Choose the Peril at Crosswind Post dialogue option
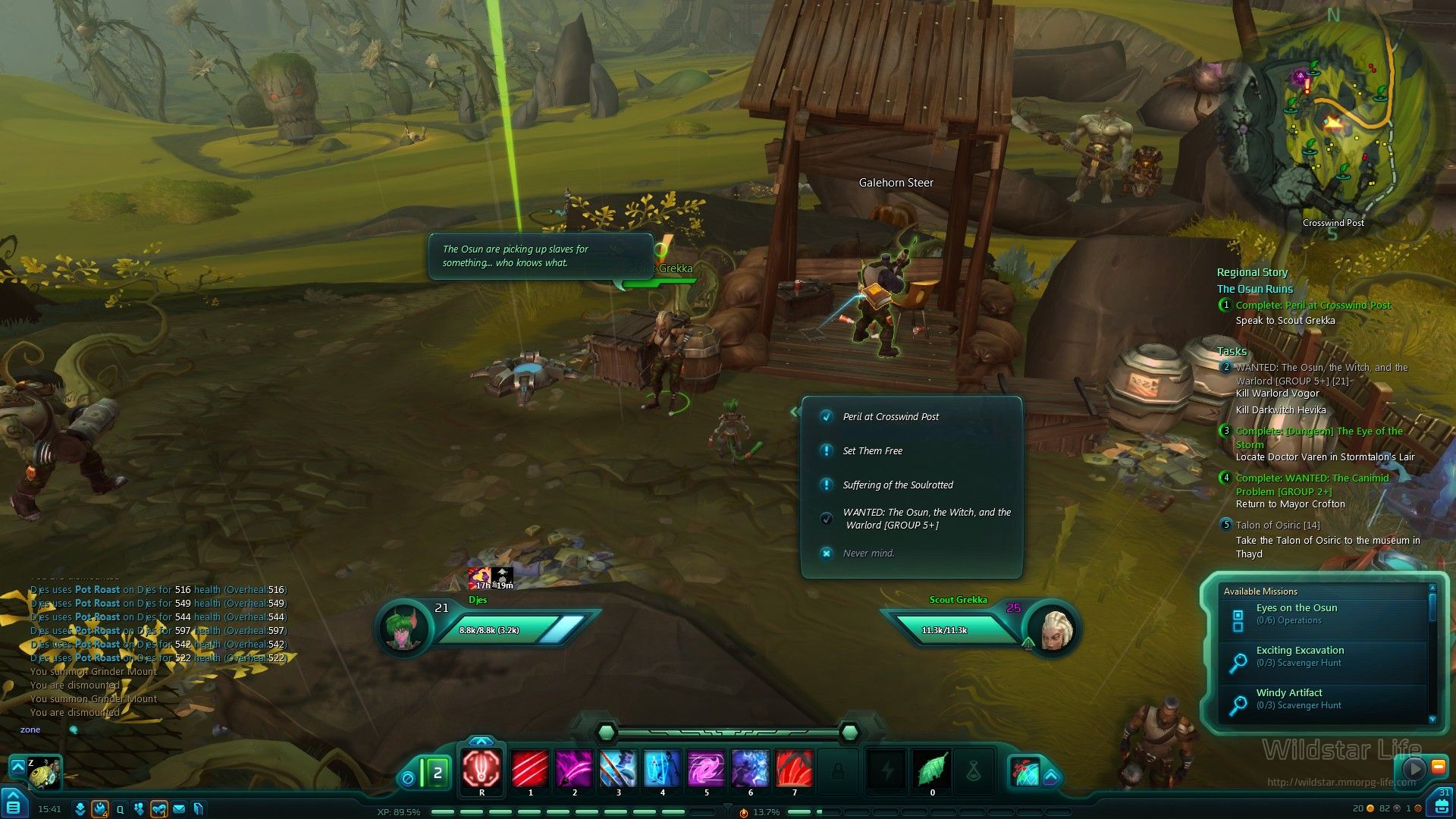 click(890, 417)
